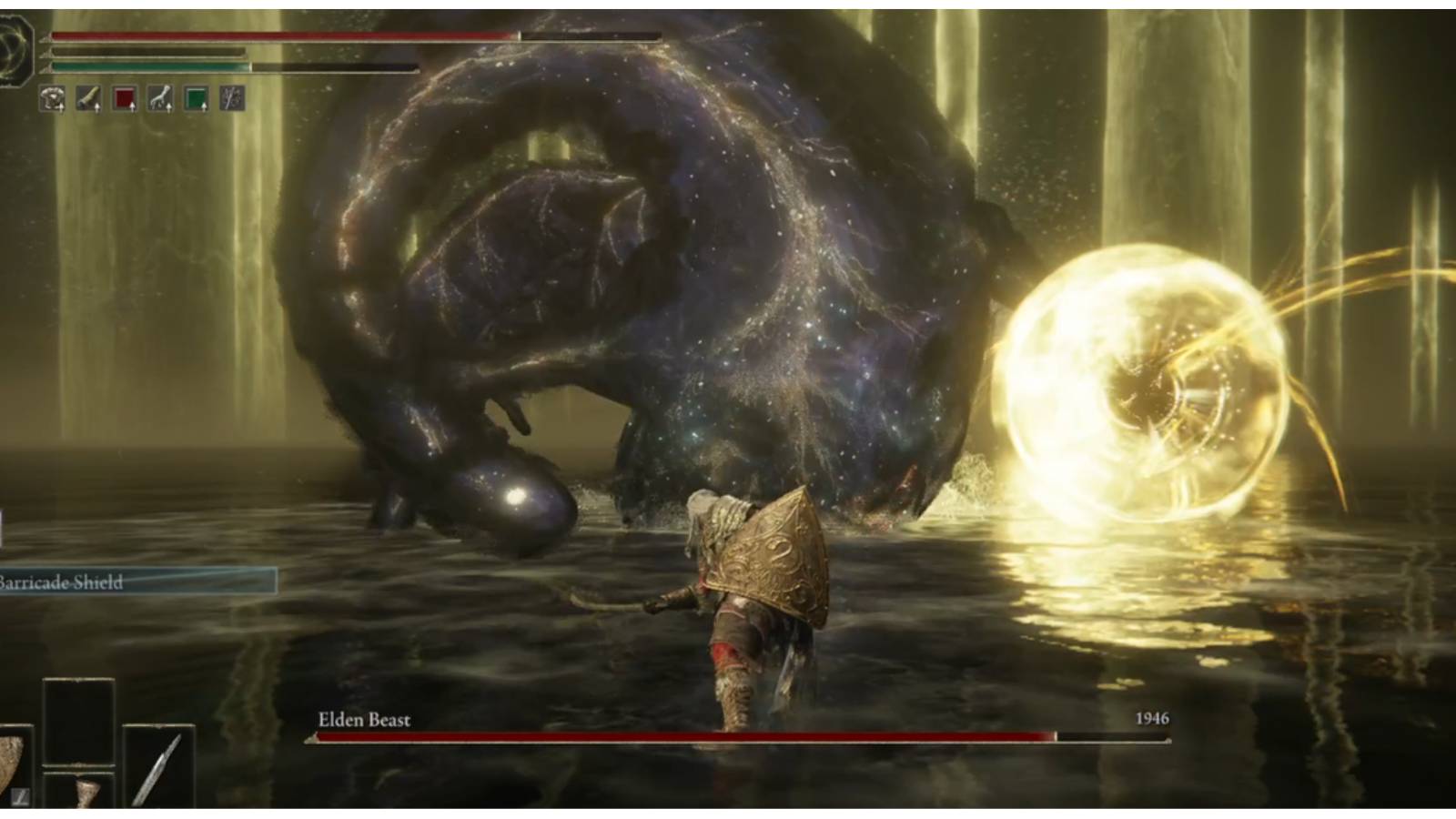Click the green square stamina buff icon
Screen dimensions: 1456x819
tap(197, 96)
